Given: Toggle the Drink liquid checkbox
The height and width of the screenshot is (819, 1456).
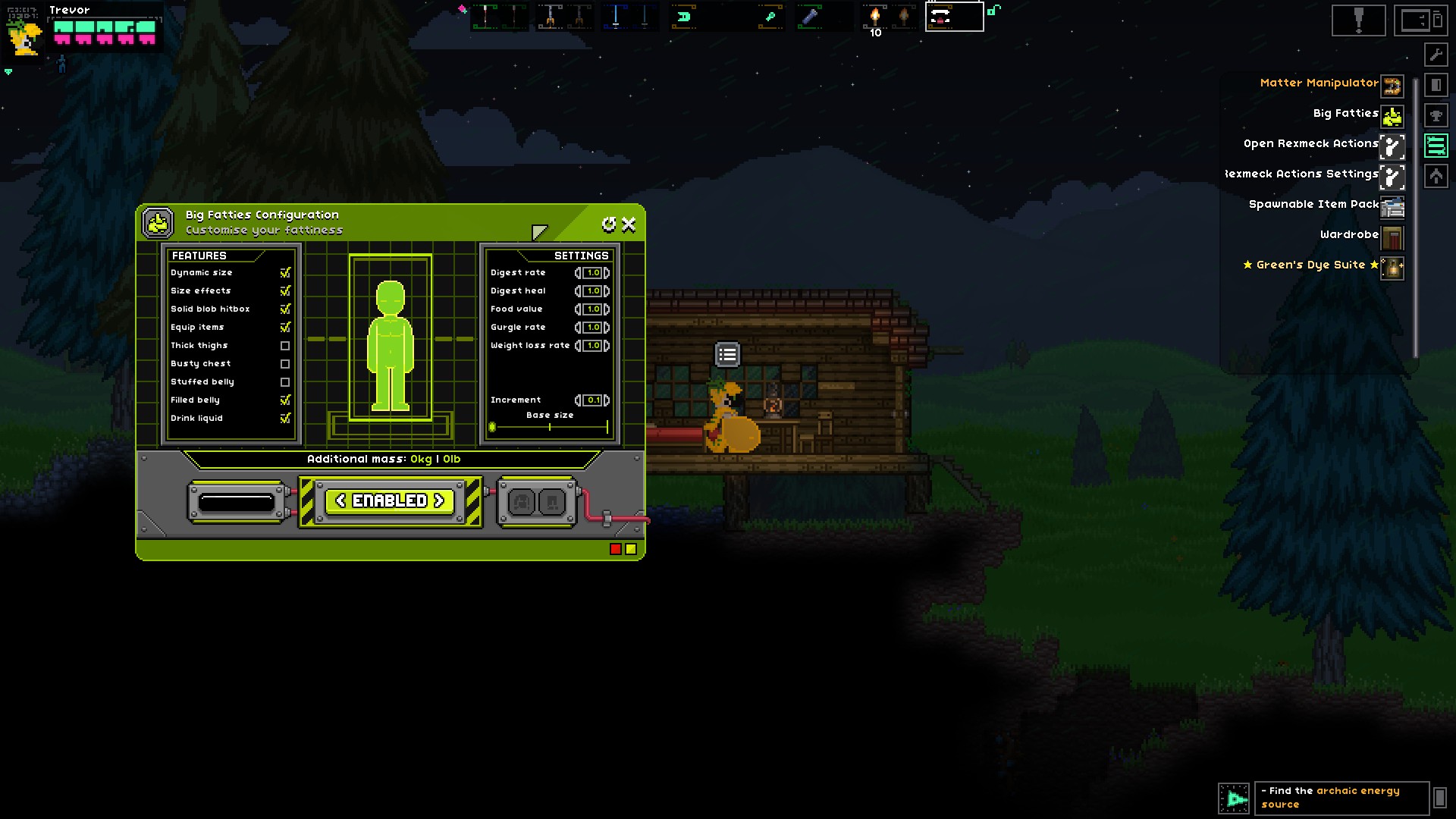Looking at the screenshot, I should tap(285, 419).
